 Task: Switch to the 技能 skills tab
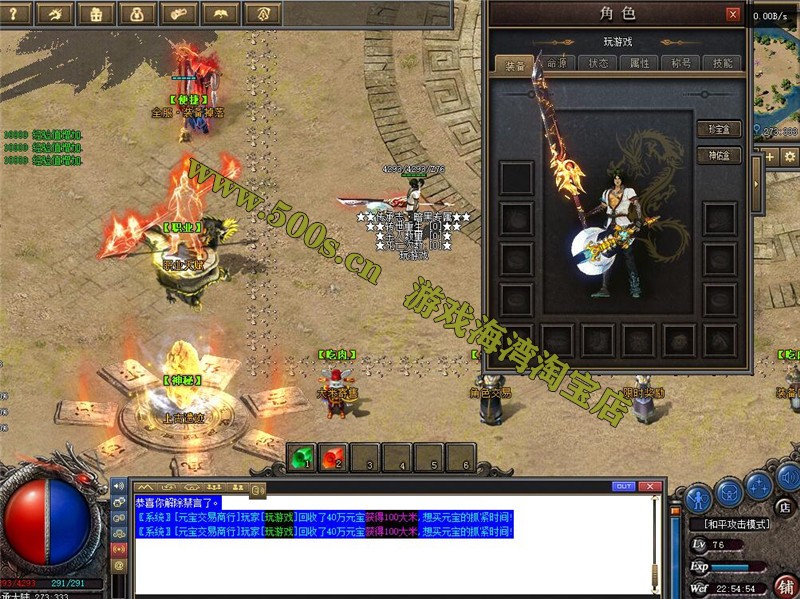tap(721, 63)
